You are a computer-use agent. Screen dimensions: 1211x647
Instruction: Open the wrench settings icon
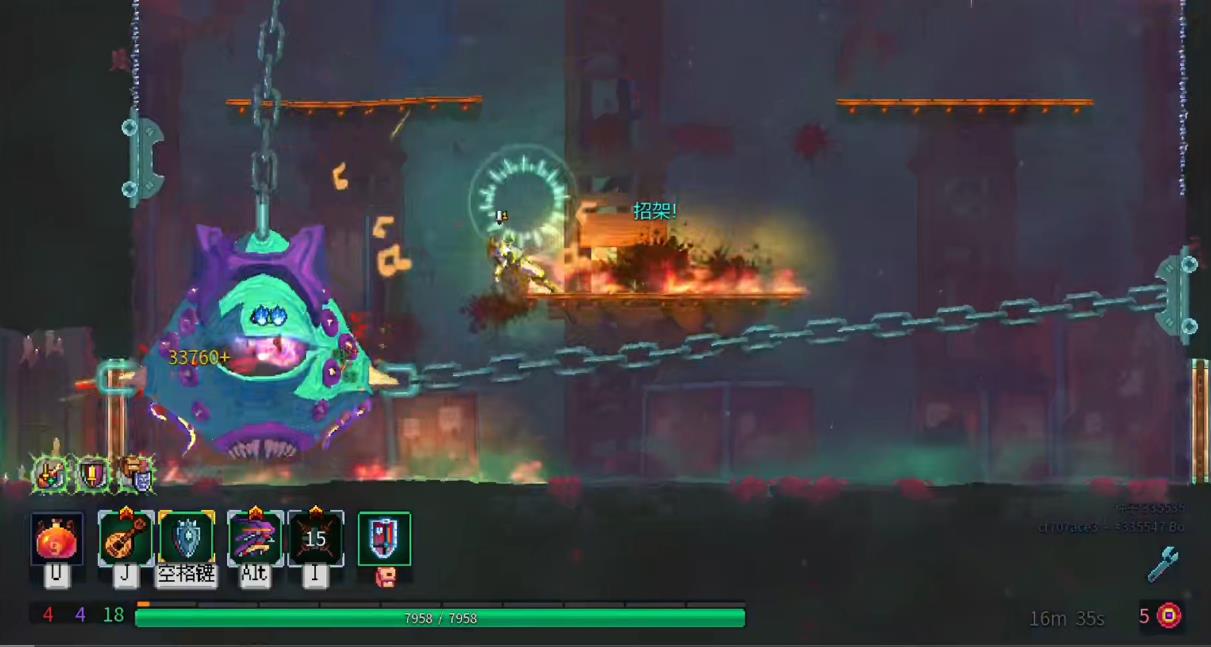pyautogui.click(x=1162, y=564)
